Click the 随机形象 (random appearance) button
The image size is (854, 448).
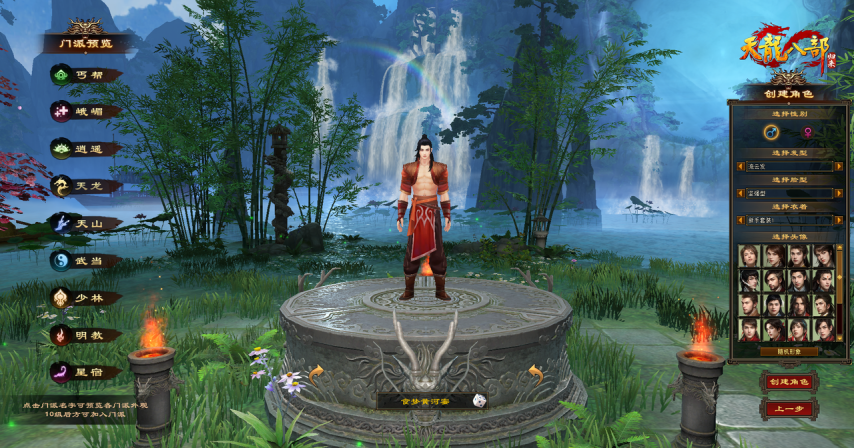click(789, 351)
